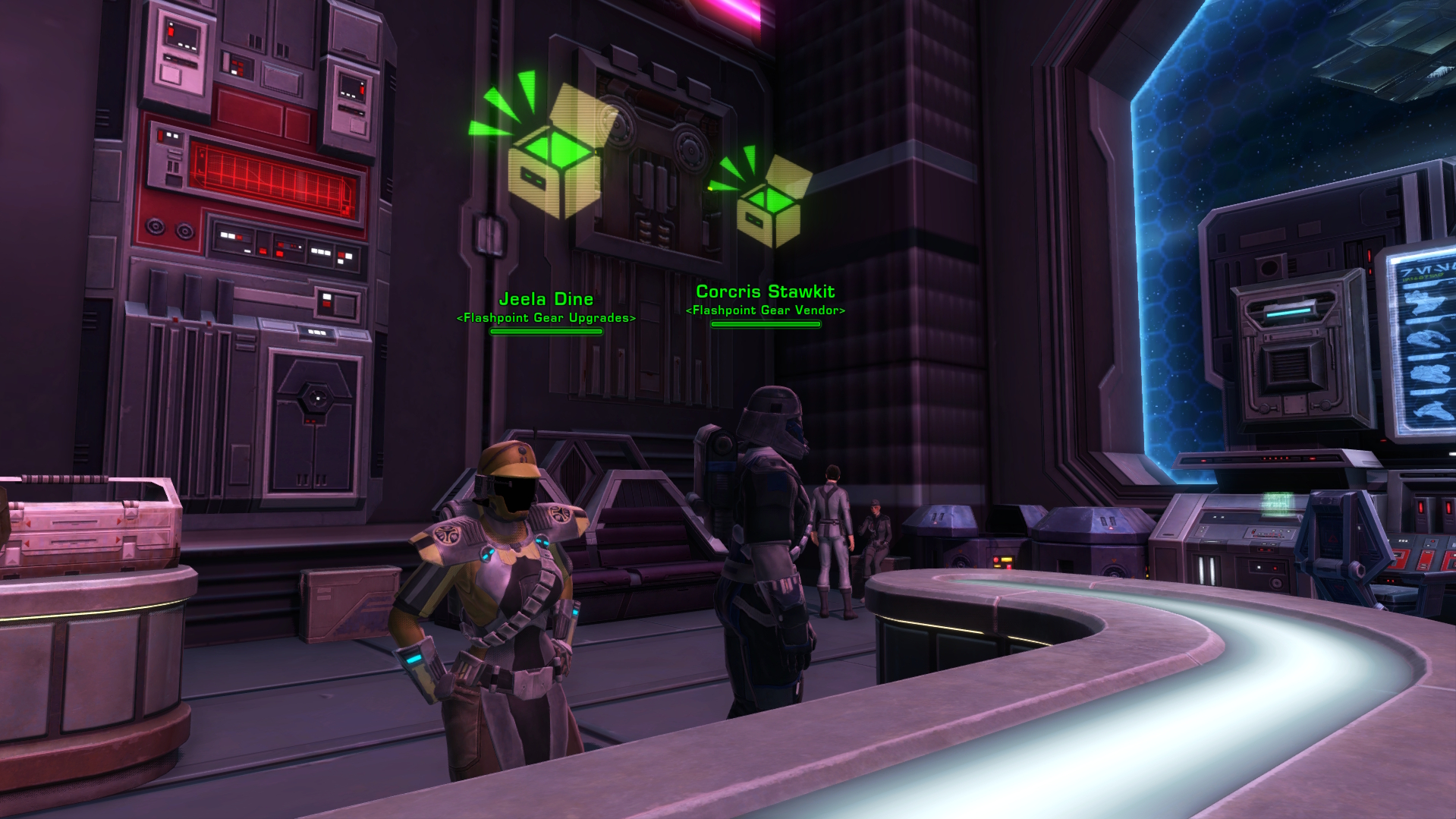Click the Corcris Stawkit nameplate
Screen dimensions: 1456x819
[765, 290]
